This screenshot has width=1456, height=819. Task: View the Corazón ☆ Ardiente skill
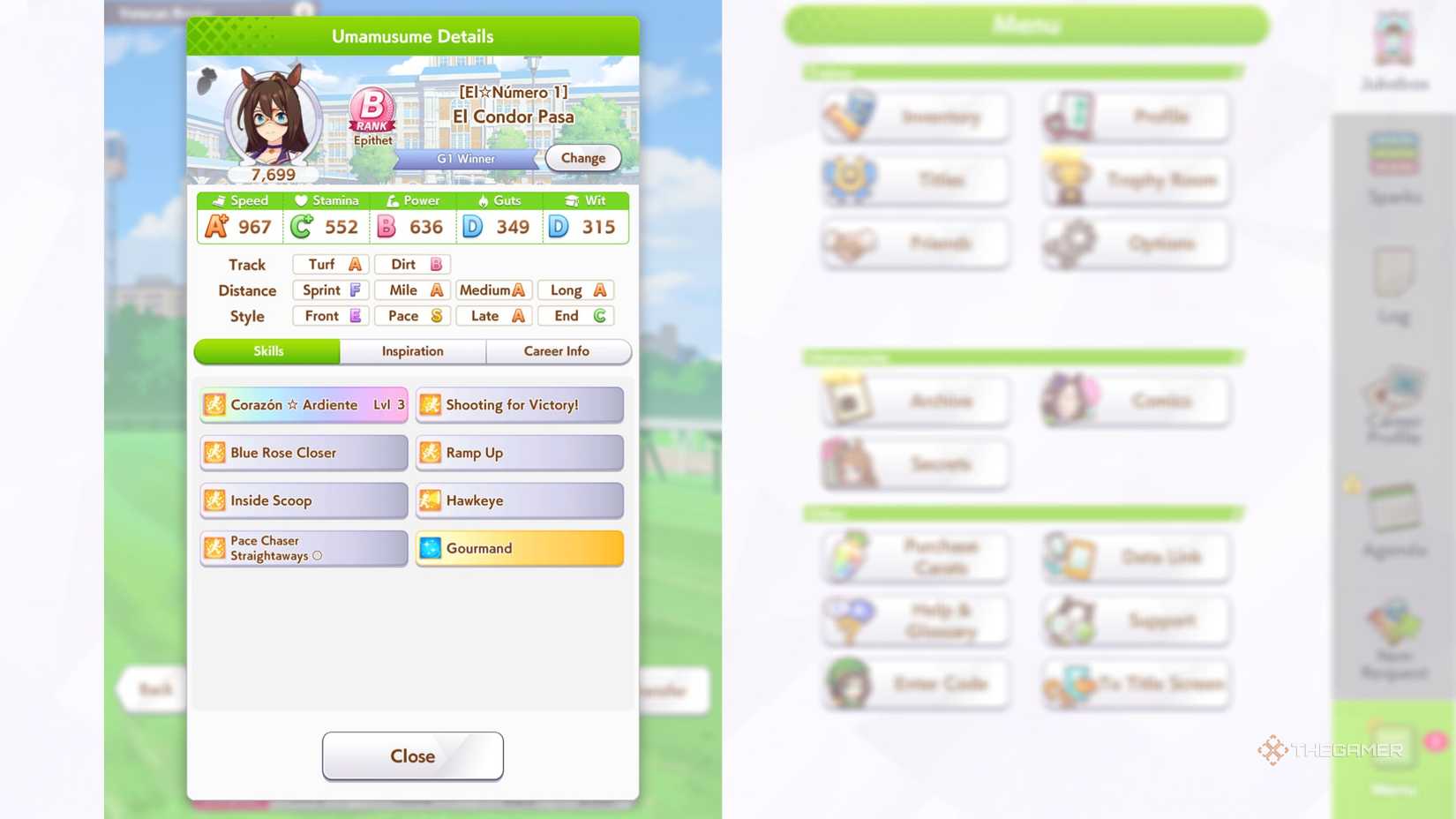tap(303, 404)
